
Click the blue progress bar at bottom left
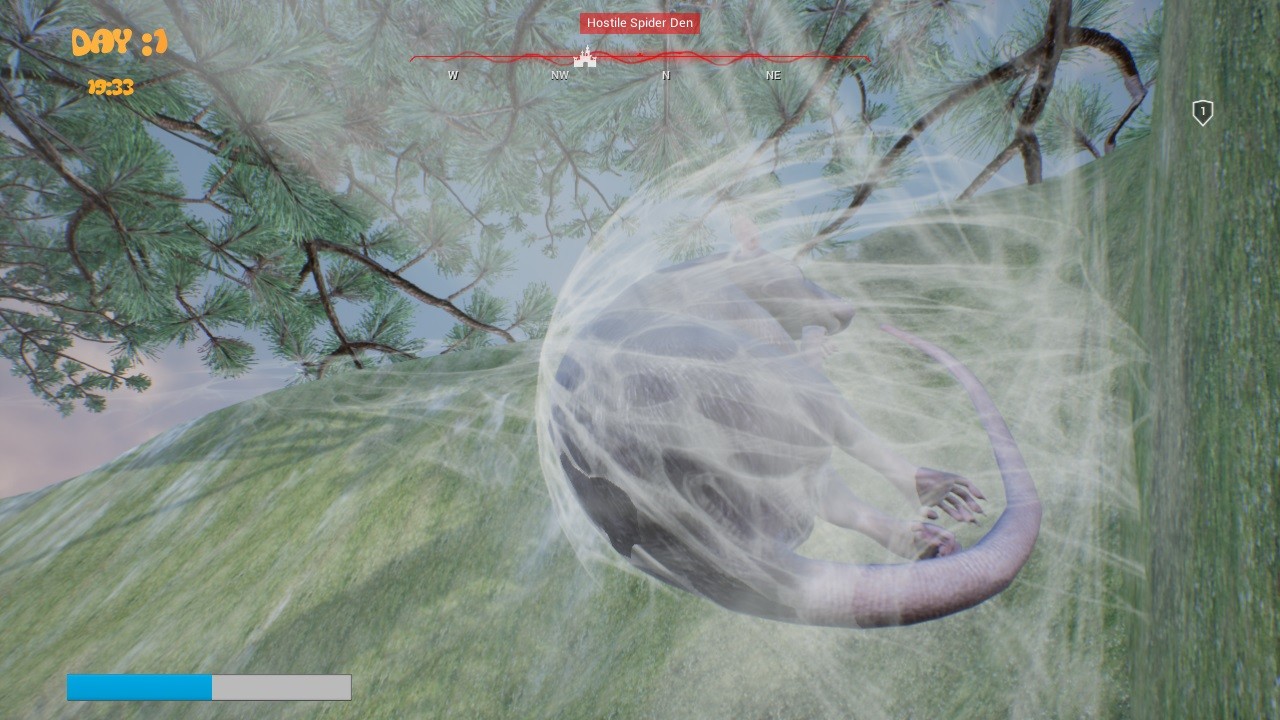tap(139, 688)
